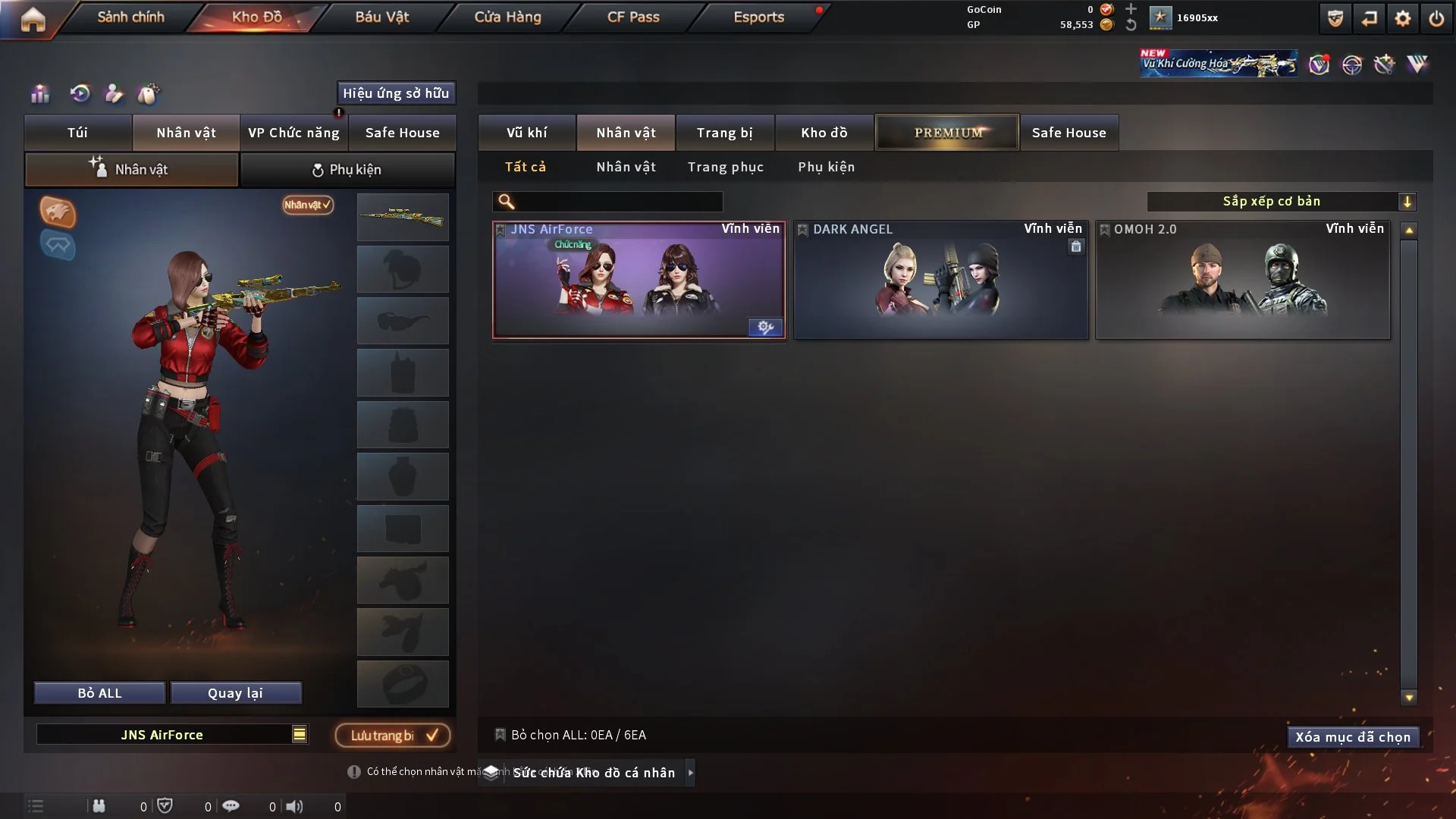Open the CF Pass menu
Screen dimensions: 1456x819
(x=633, y=17)
